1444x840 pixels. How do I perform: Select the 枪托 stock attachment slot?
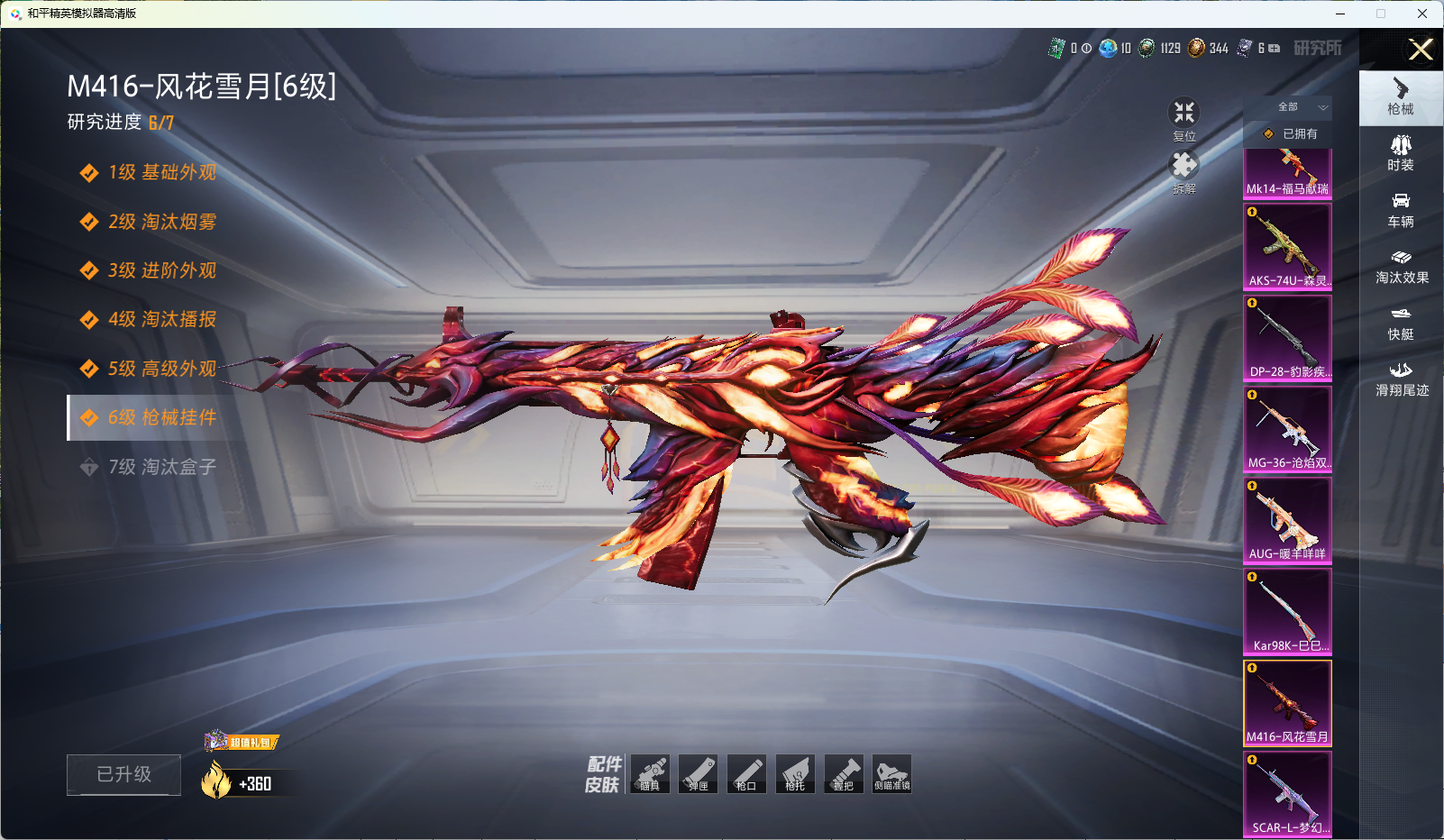795,773
